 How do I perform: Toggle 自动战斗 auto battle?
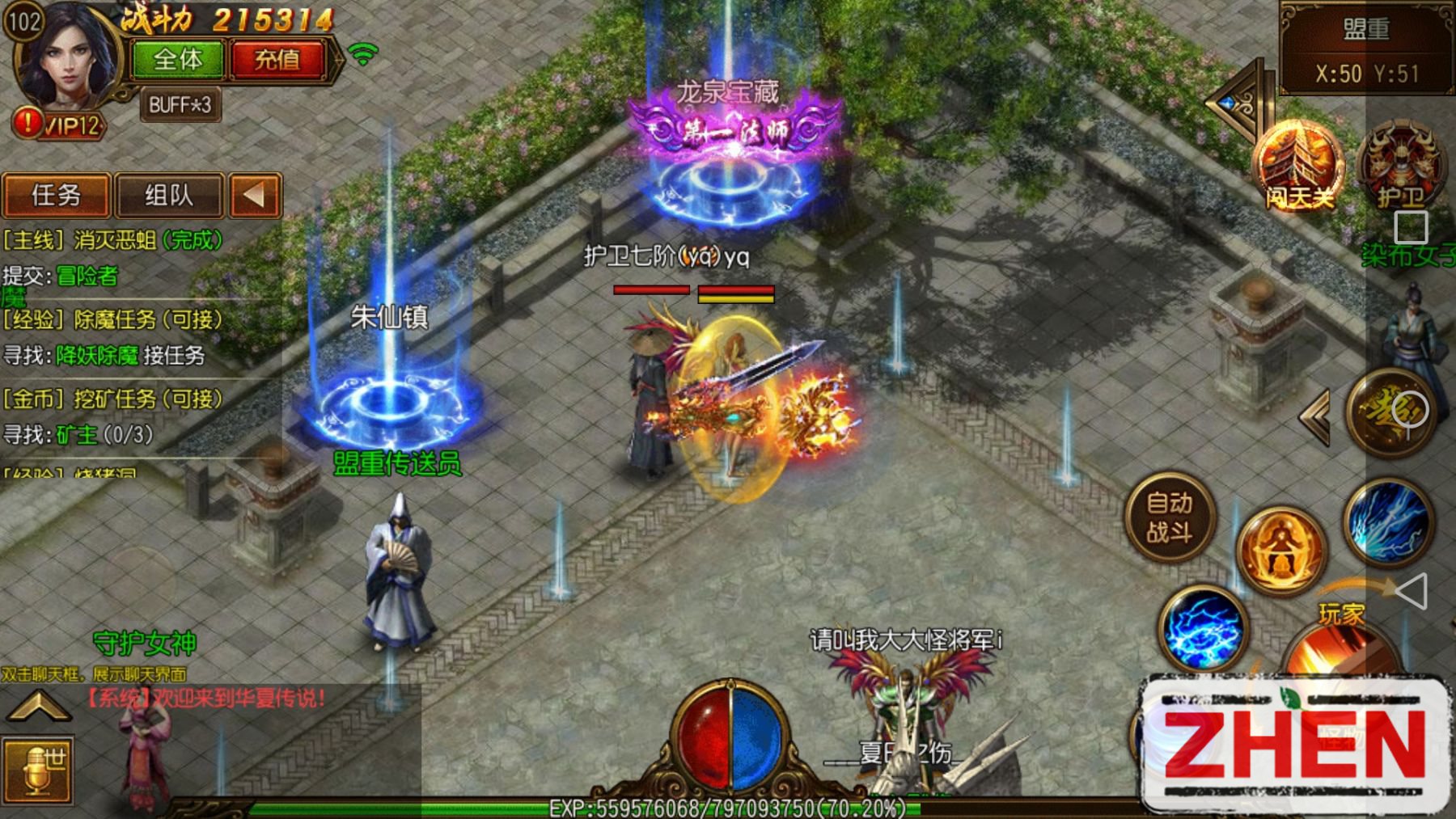(x=1170, y=517)
